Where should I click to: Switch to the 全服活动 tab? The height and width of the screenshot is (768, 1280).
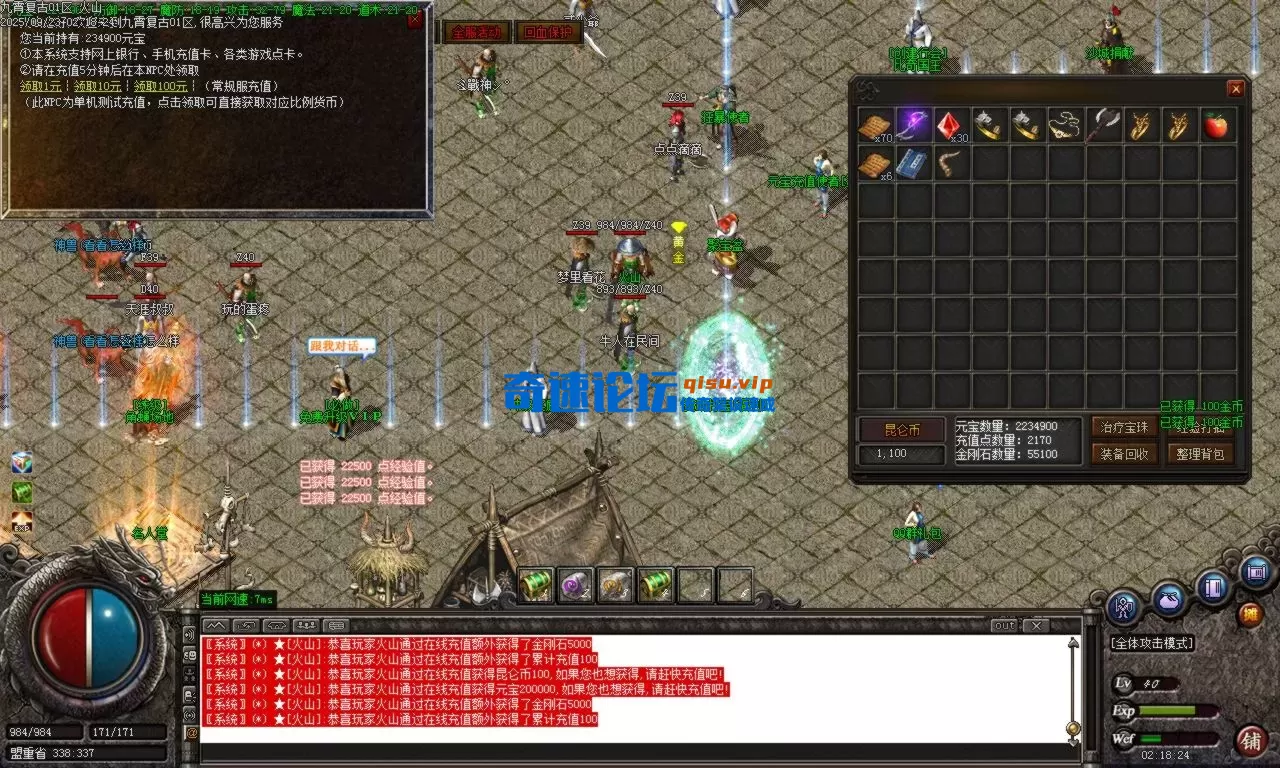click(x=477, y=32)
